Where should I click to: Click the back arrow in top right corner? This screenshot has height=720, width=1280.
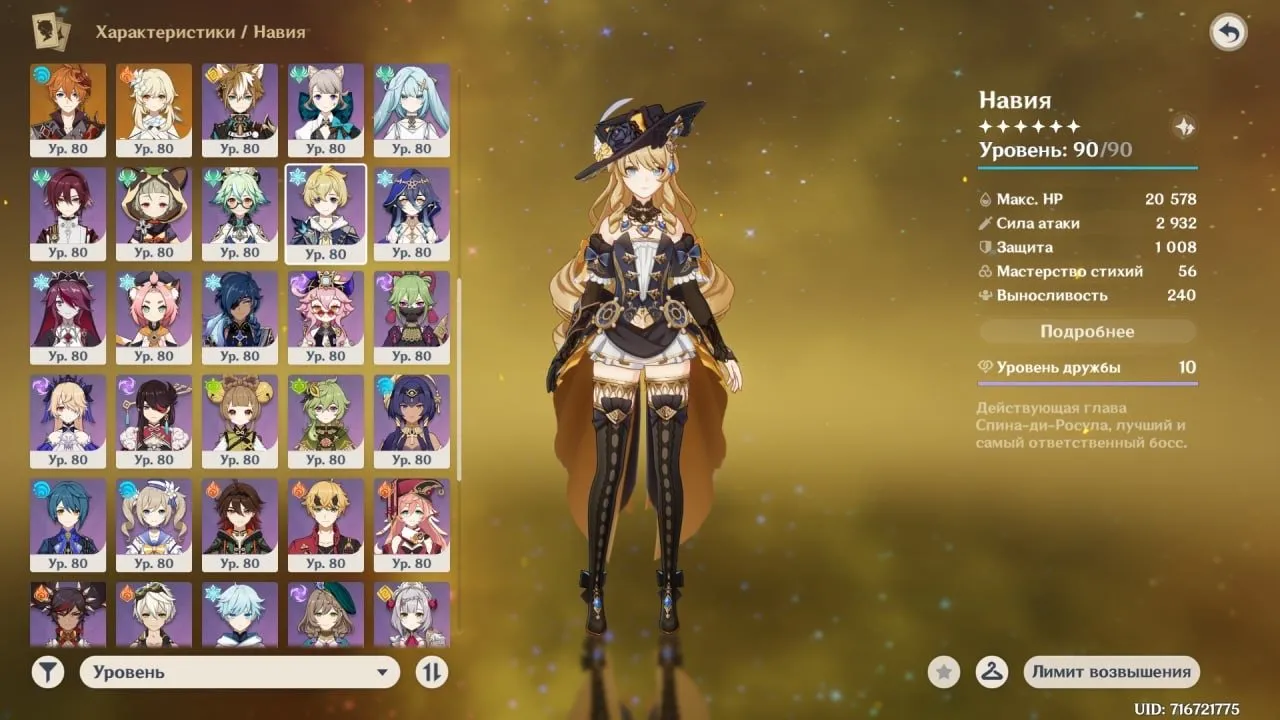point(1228,31)
